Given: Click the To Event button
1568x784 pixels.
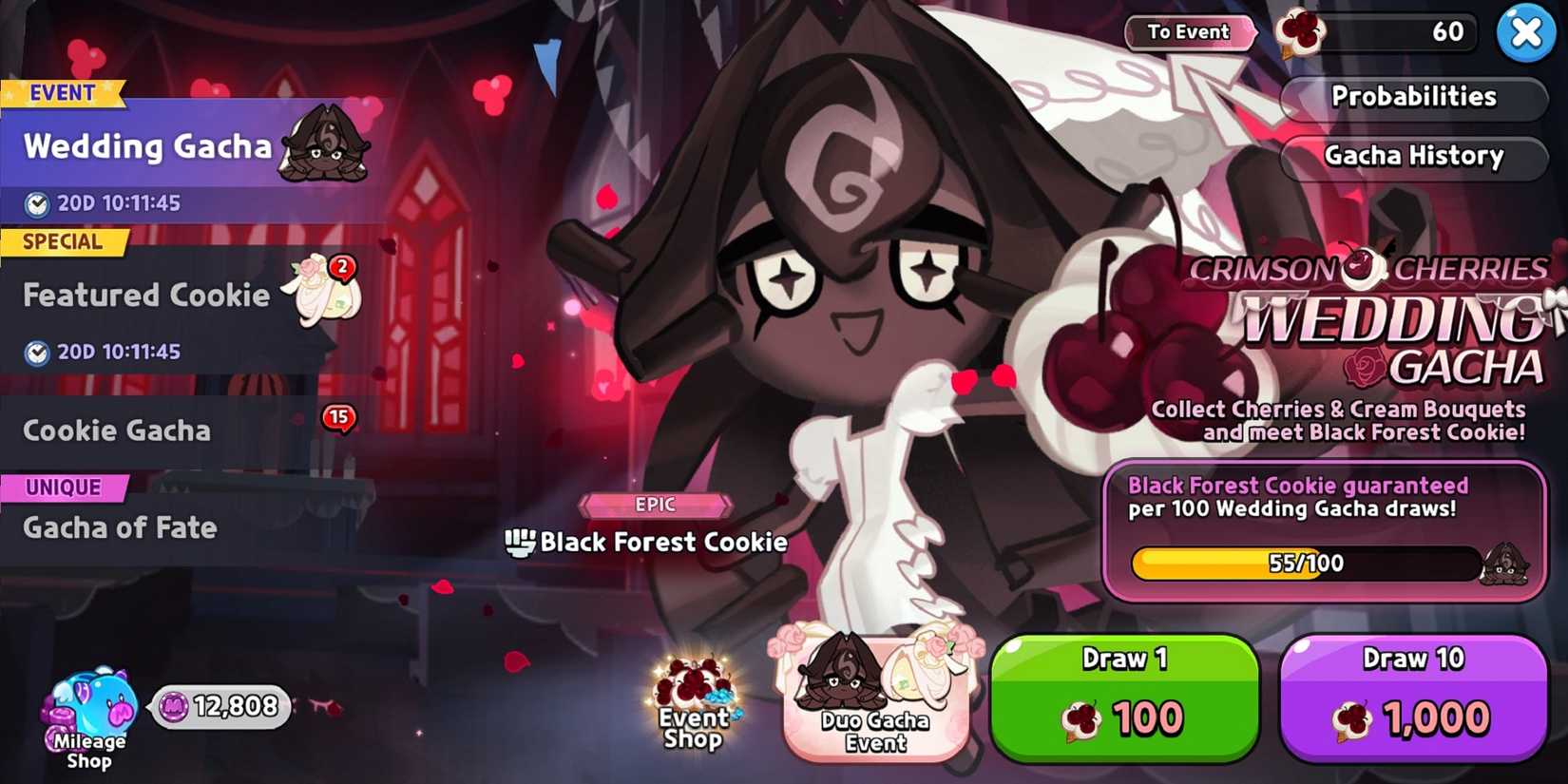Looking at the screenshot, I should [x=1189, y=31].
